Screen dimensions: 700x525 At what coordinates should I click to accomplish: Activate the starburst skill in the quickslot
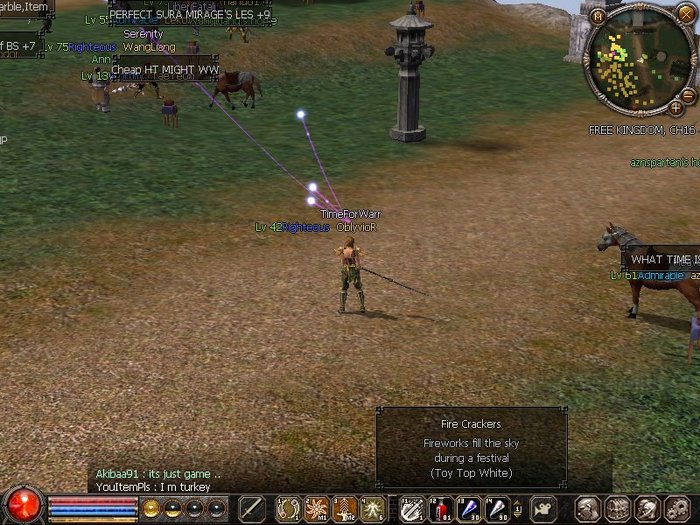tap(317, 508)
